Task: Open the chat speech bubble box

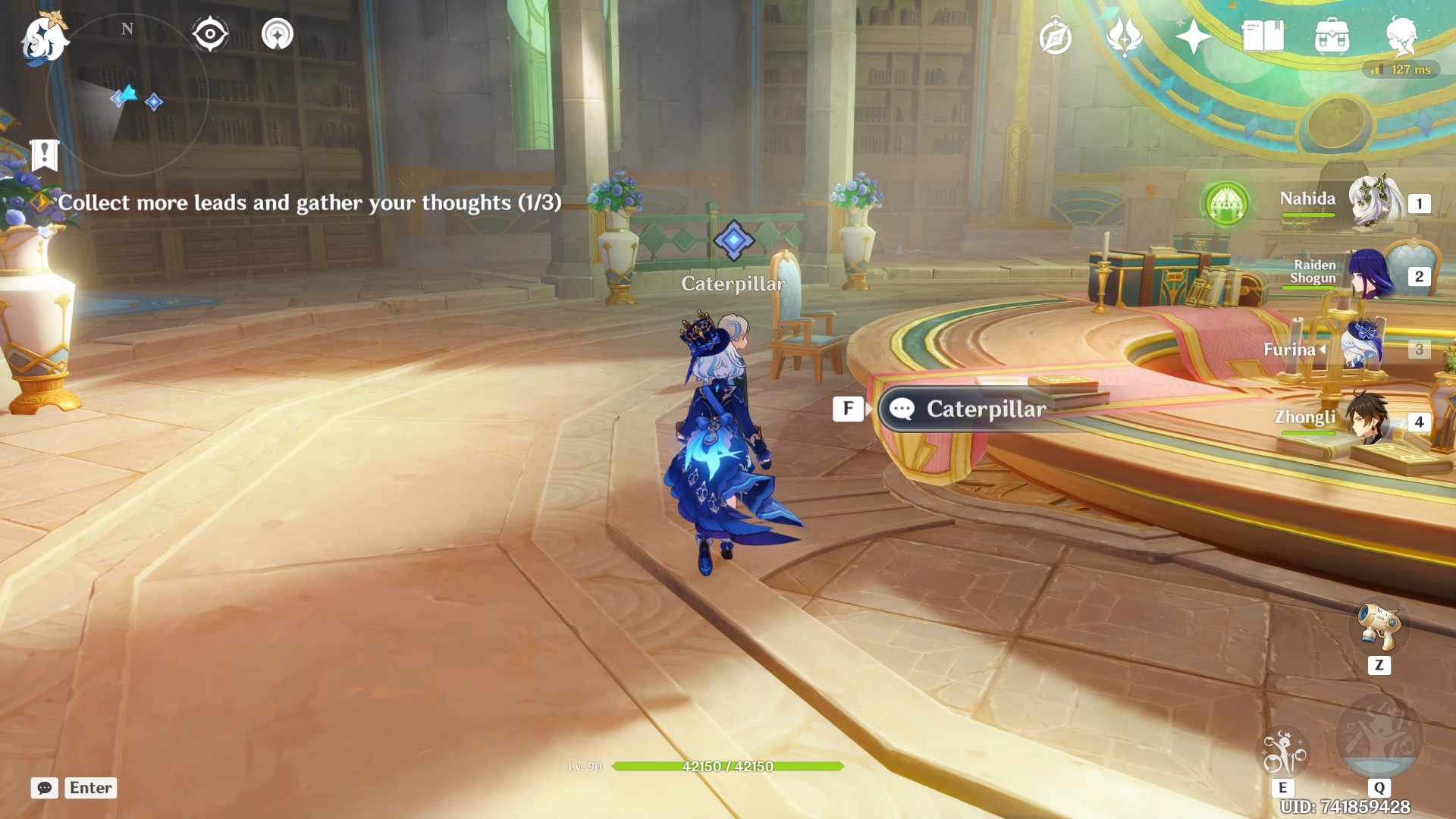Action: pyautogui.click(x=45, y=788)
